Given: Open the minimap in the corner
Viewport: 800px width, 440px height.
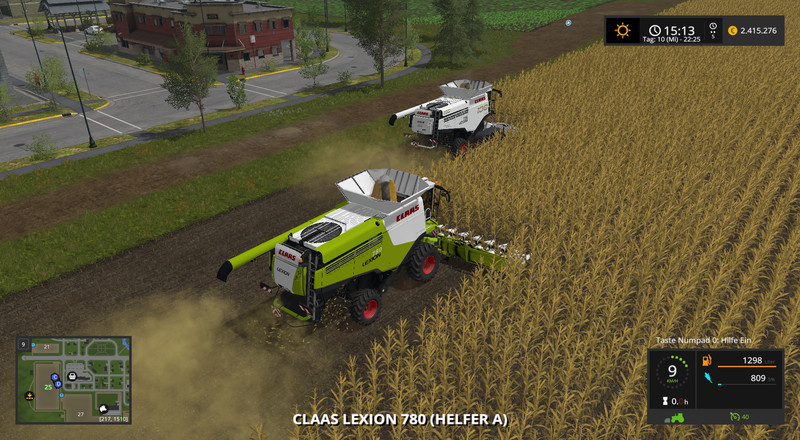Looking at the screenshot, I should click(x=73, y=379).
